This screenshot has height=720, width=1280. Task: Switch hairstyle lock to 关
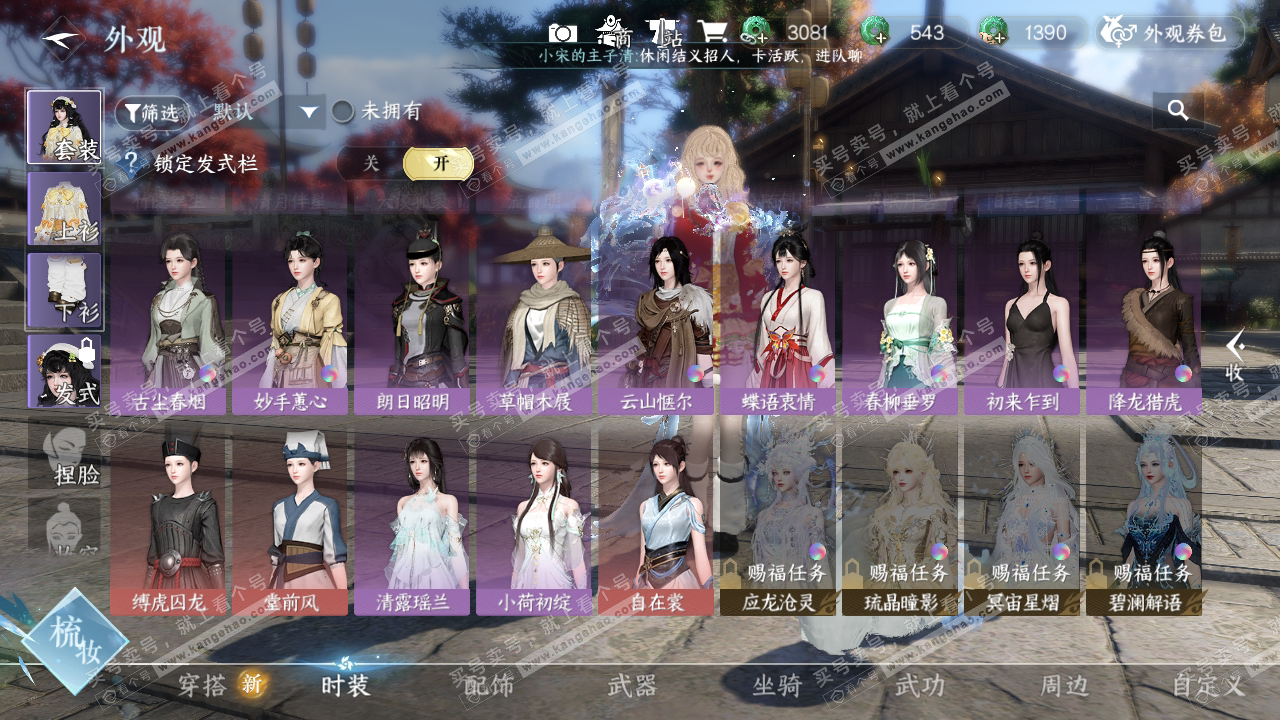(x=371, y=163)
